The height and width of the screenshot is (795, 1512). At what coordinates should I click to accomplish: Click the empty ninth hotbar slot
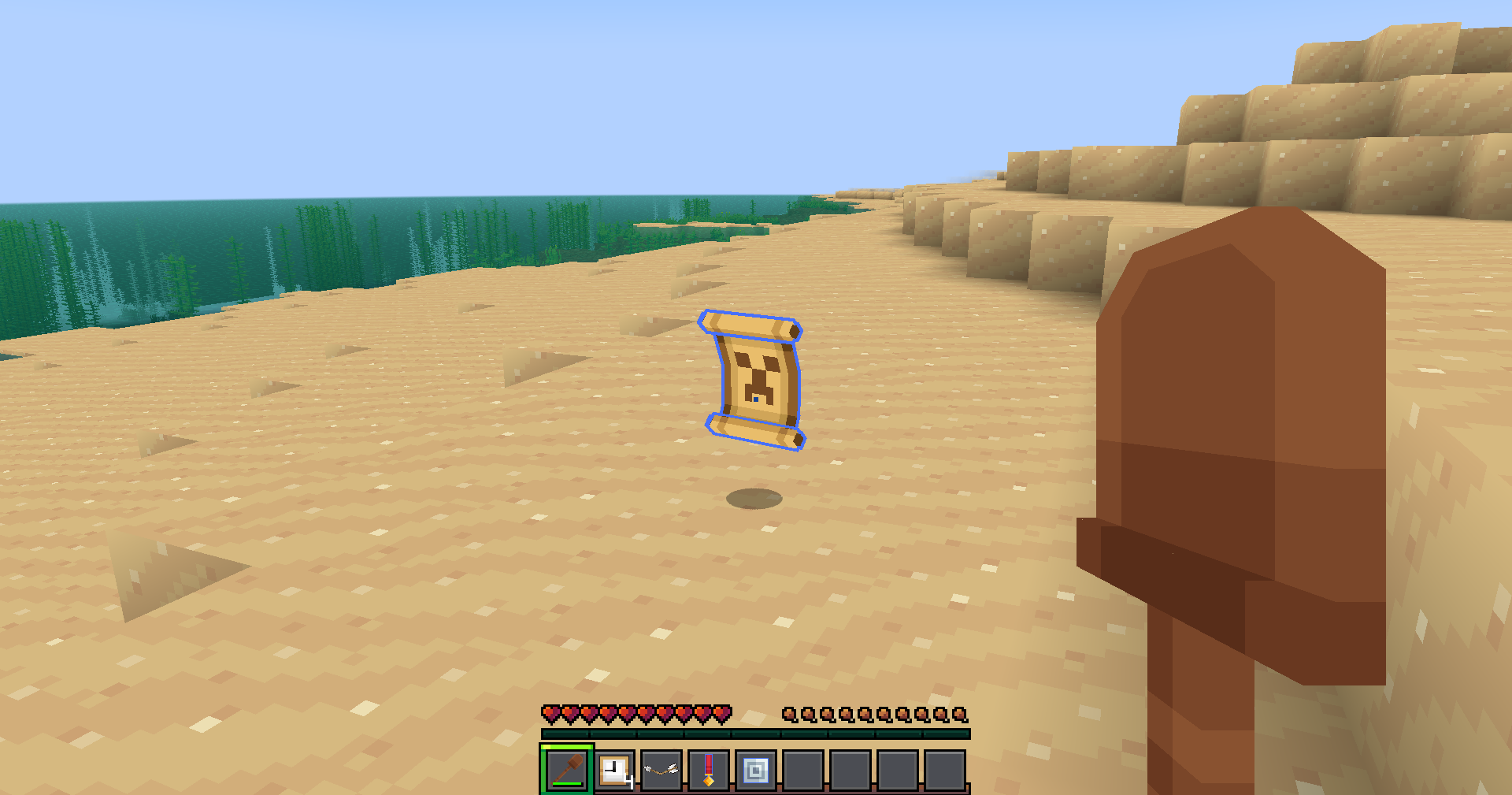click(944, 770)
